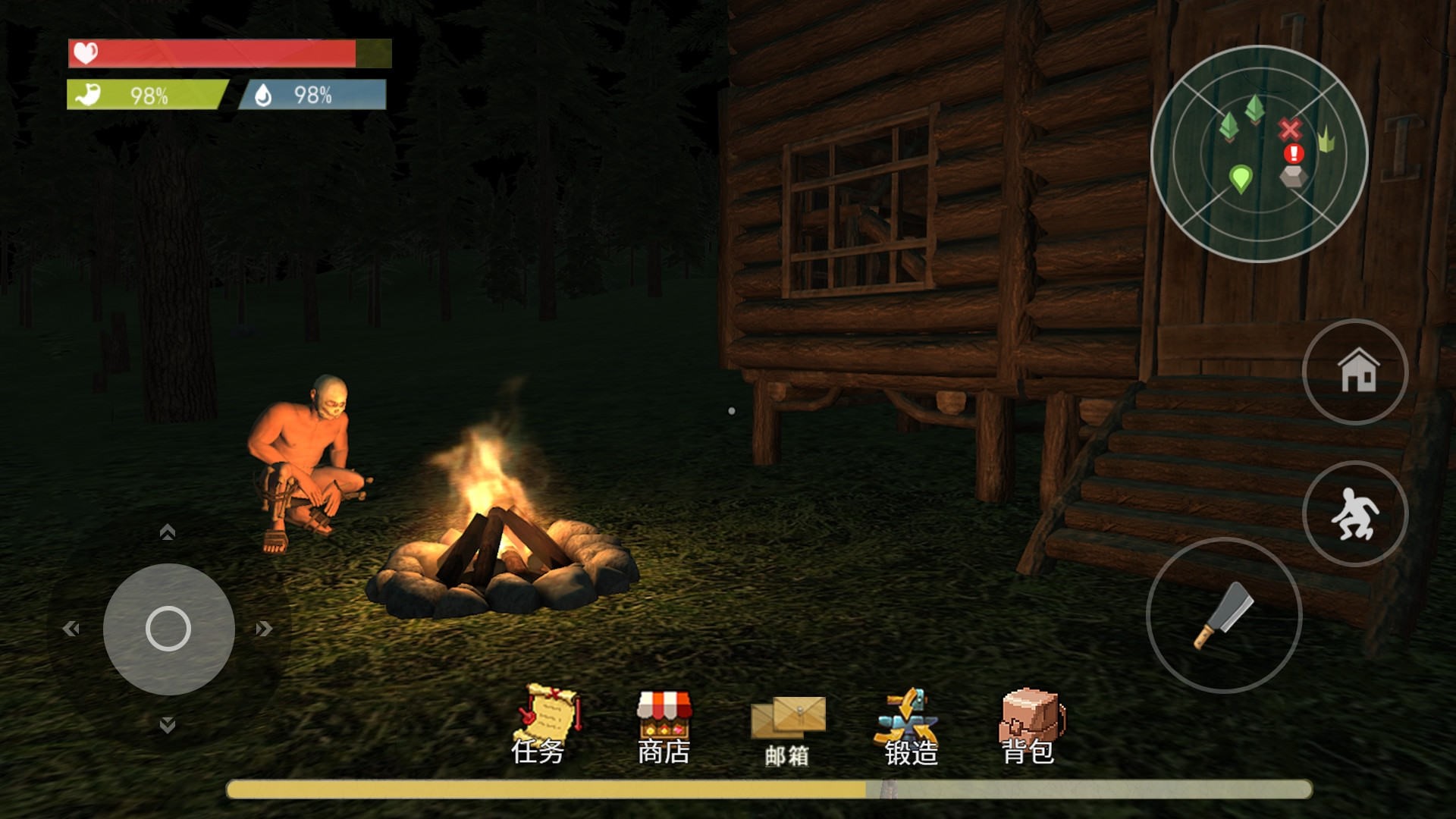Open the circular minimap
The height and width of the screenshot is (819, 1456).
pos(1259,154)
